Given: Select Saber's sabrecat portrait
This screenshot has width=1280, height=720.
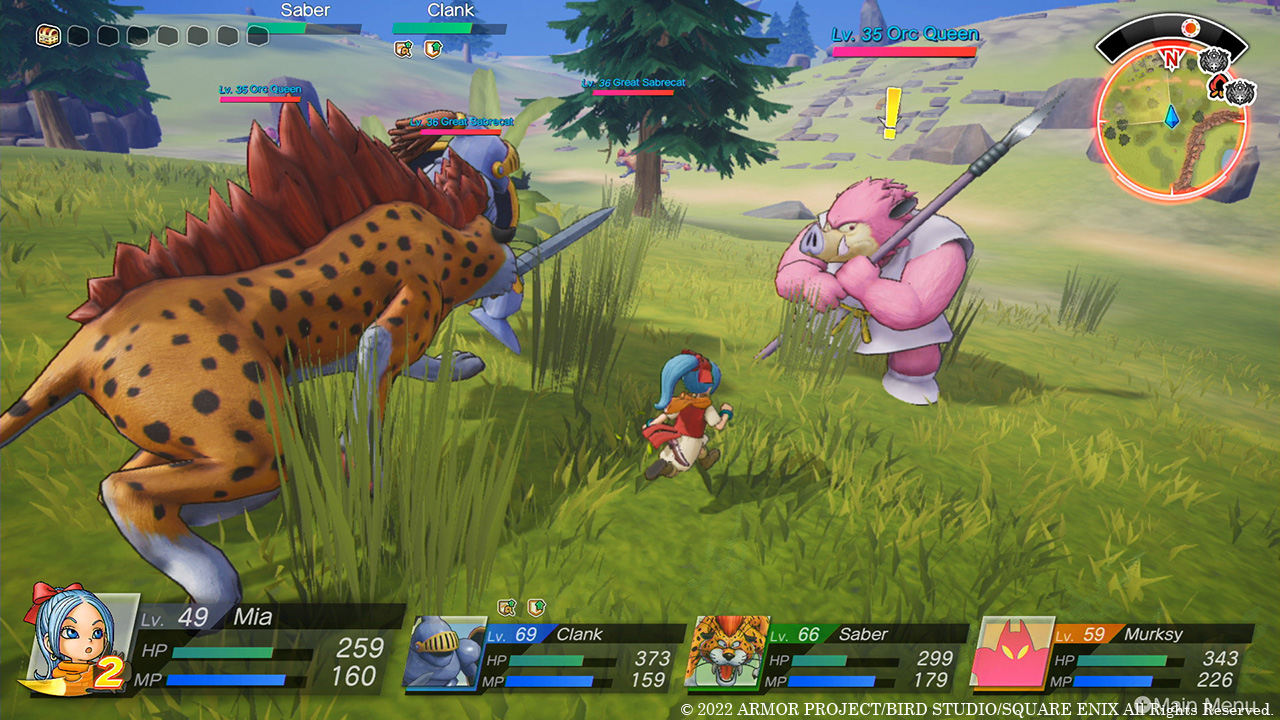Looking at the screenshot, I should pyautogui.click(x=726, y=654).
